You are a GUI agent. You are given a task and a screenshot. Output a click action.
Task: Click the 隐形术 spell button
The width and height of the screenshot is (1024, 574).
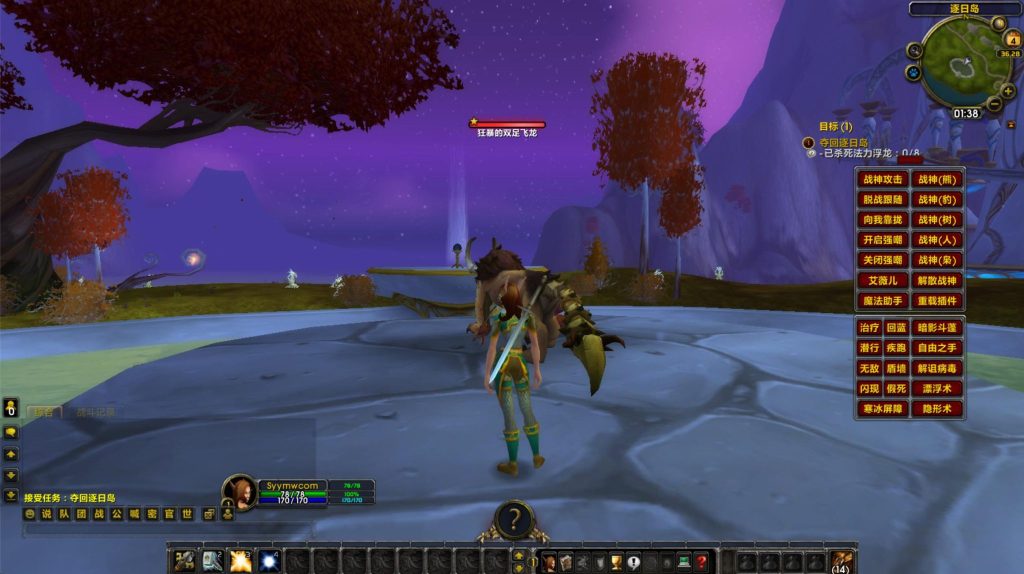938,409
